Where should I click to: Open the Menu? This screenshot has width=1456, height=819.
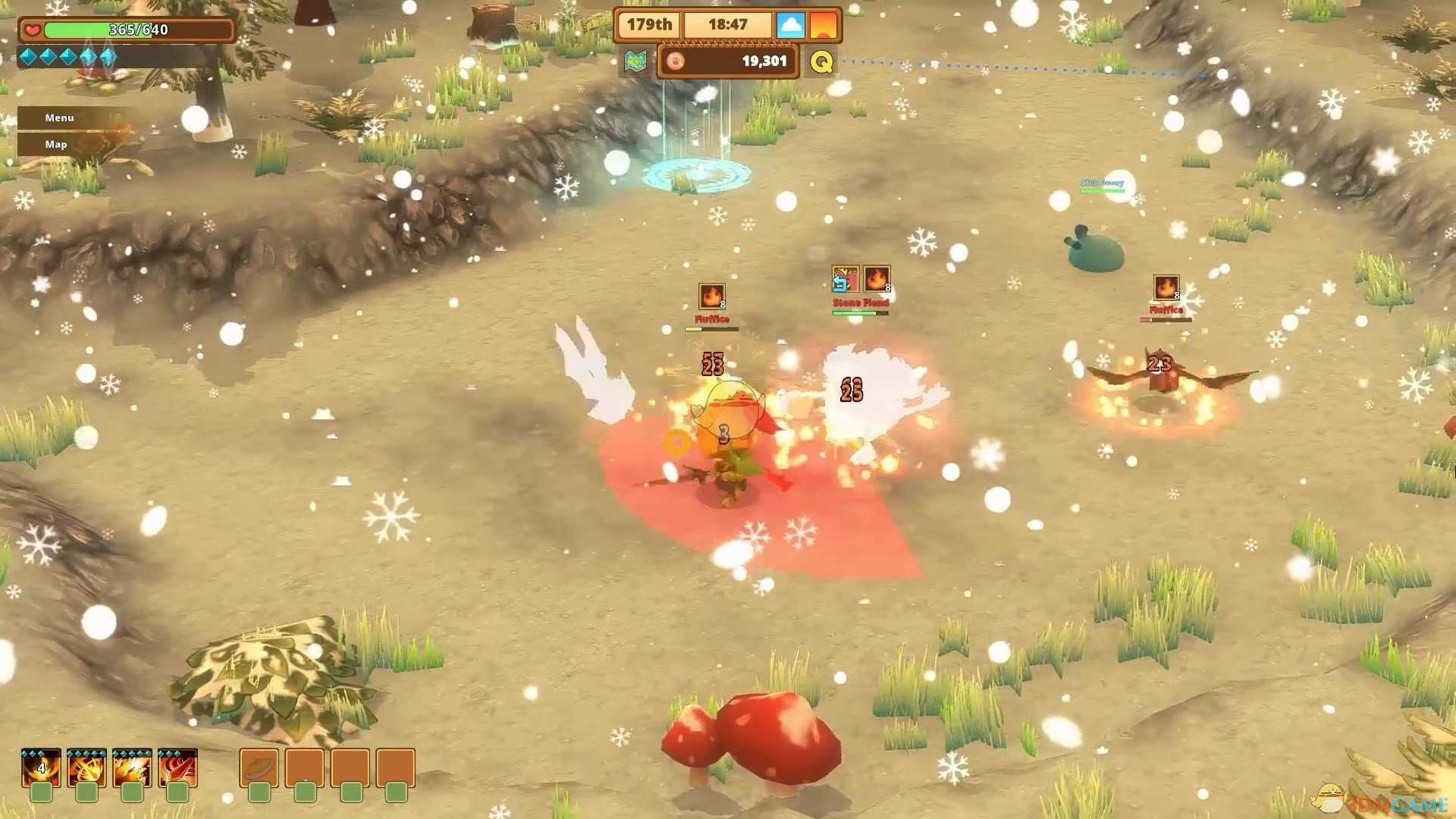(x=58, y=118)
